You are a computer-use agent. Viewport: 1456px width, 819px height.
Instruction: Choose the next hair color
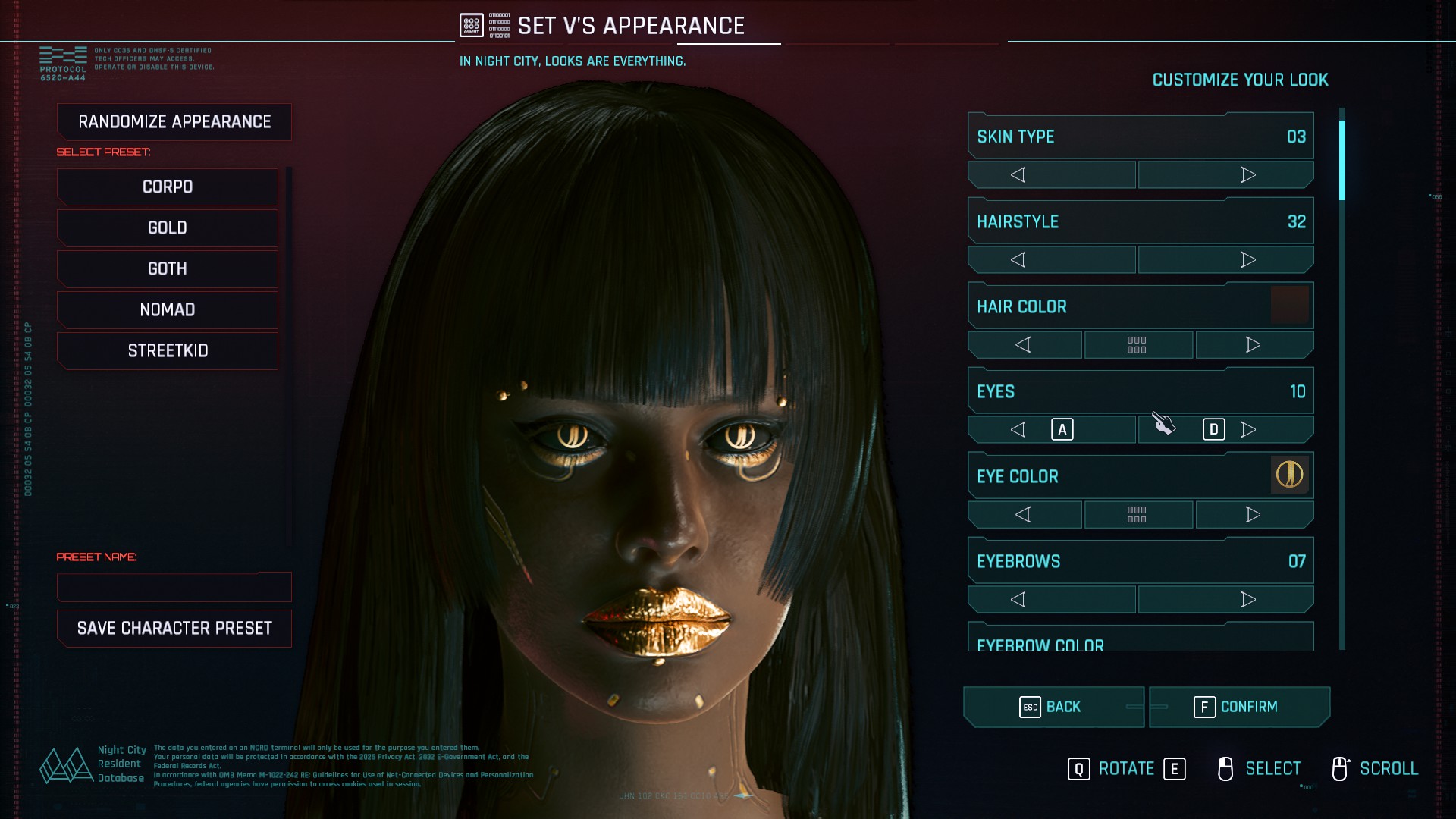(1254, 345)
